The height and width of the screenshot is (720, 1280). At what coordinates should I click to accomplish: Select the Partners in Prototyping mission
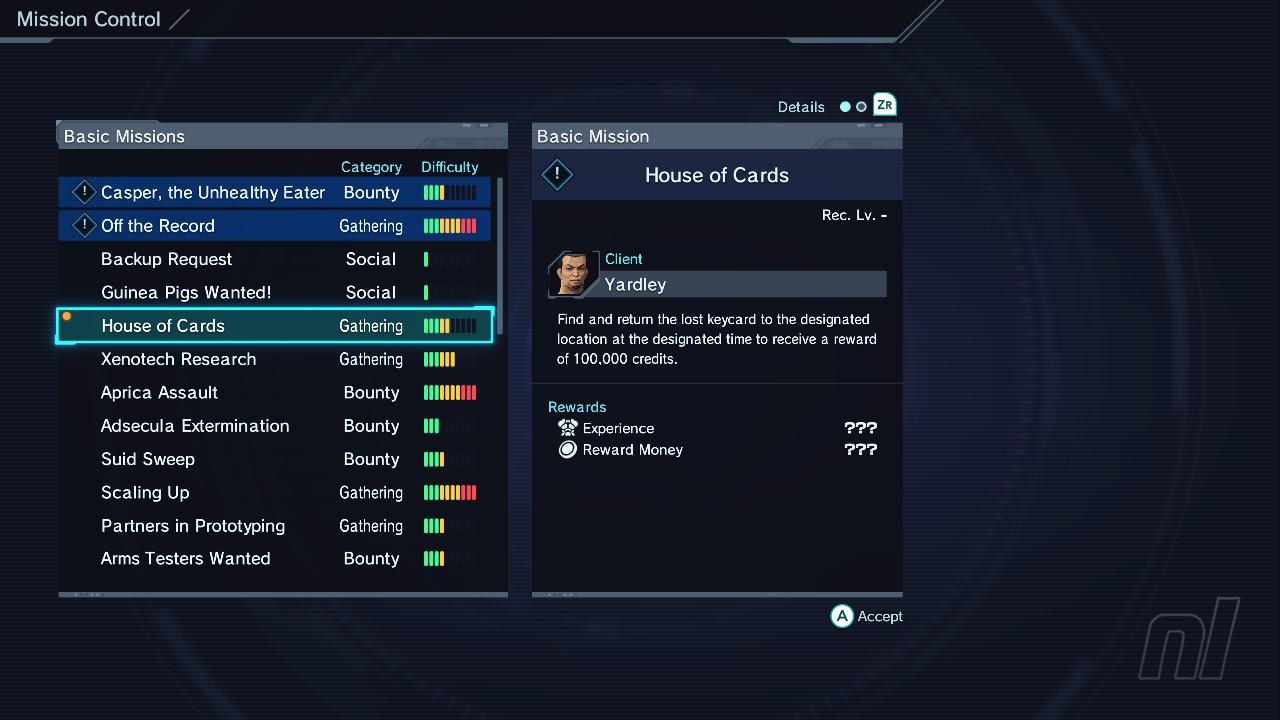click(x=193, y=526)
